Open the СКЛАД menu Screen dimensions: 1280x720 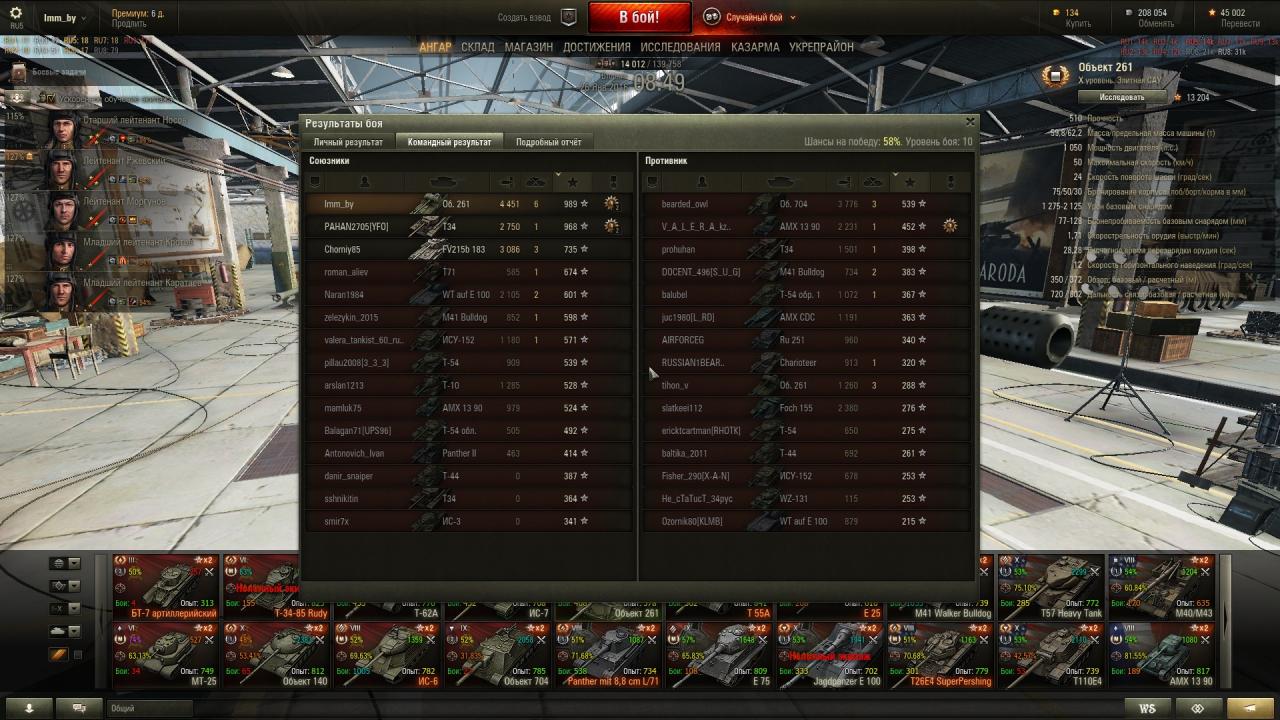[x=478, y=47]
